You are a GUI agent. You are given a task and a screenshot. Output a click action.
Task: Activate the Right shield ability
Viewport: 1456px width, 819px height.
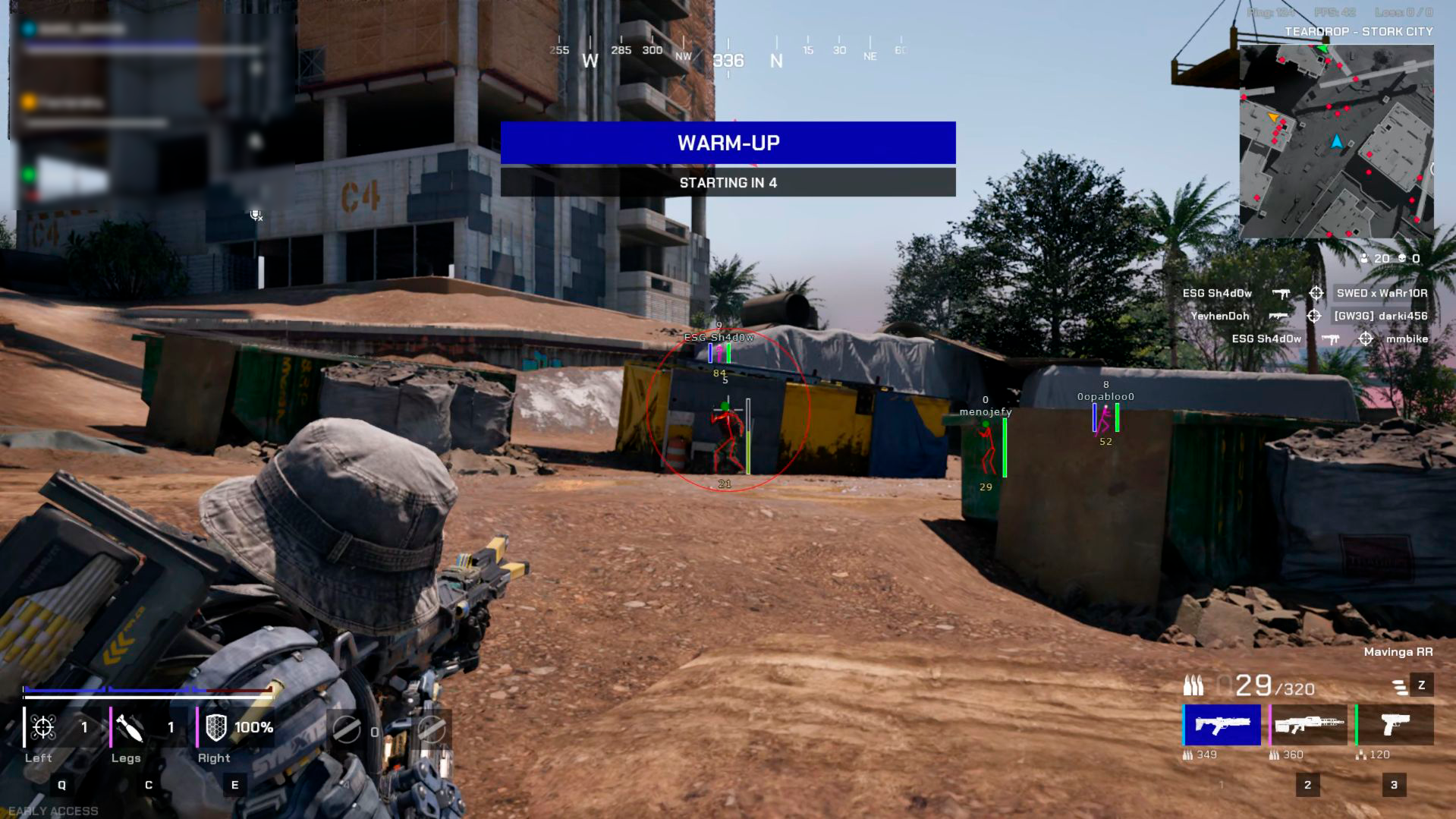pos(217,727)
